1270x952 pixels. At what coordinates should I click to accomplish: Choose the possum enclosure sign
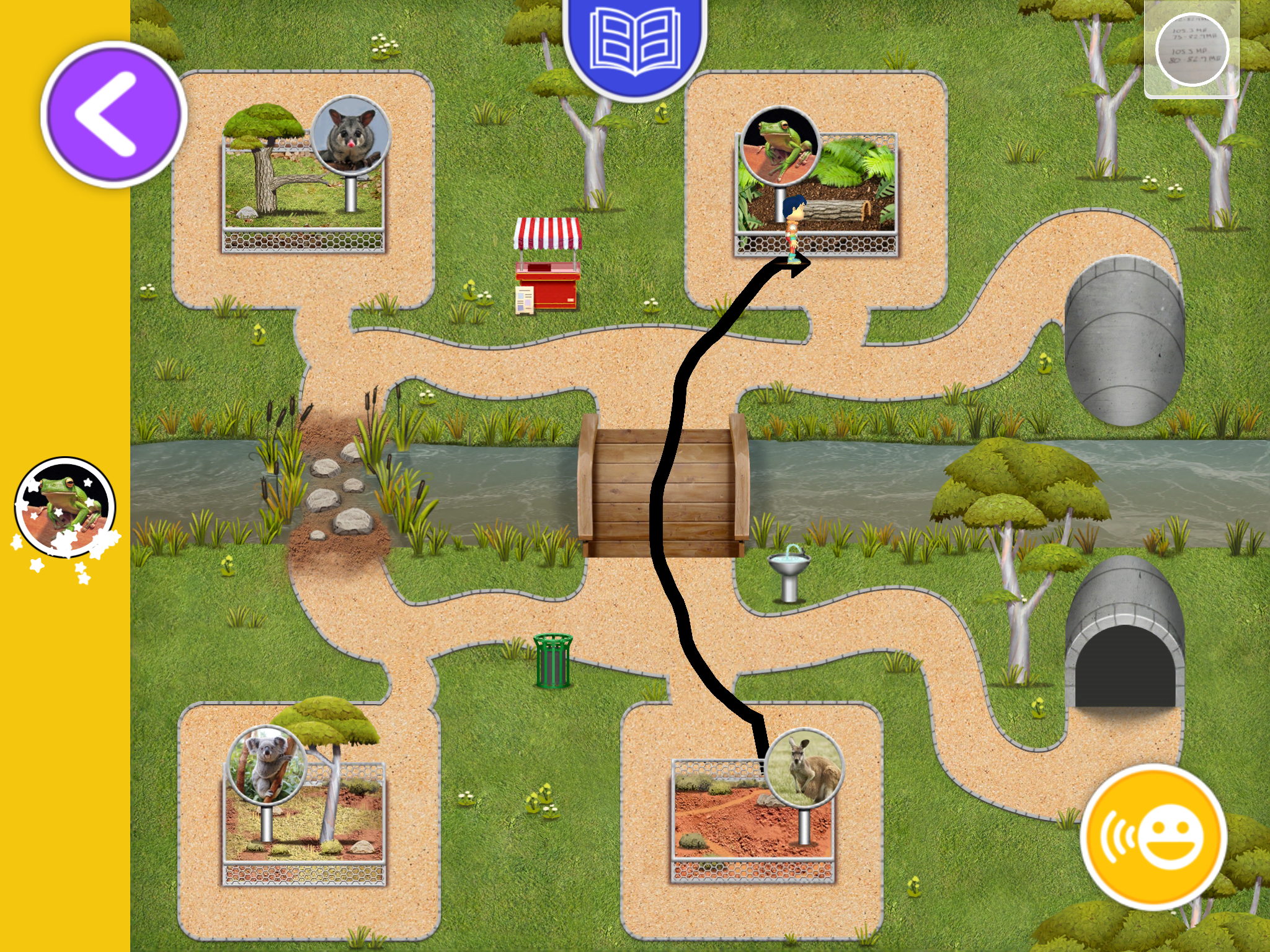(x=351, y=134)
